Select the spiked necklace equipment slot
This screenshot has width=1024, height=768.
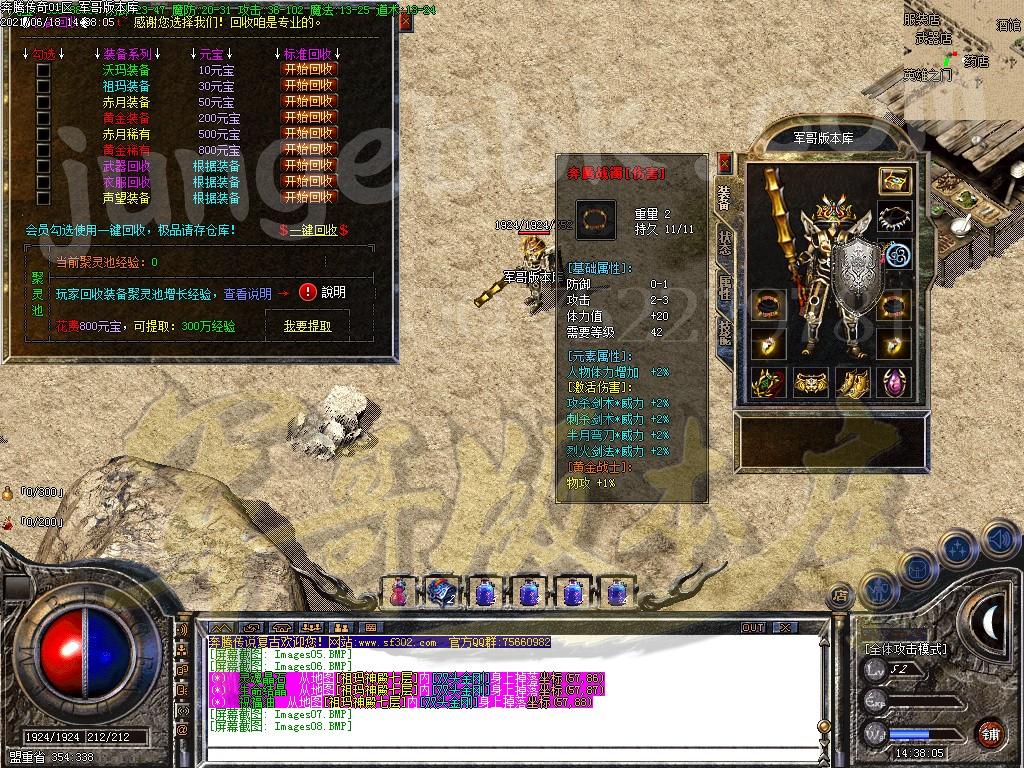pyautogui.click(x=895, y=217)
